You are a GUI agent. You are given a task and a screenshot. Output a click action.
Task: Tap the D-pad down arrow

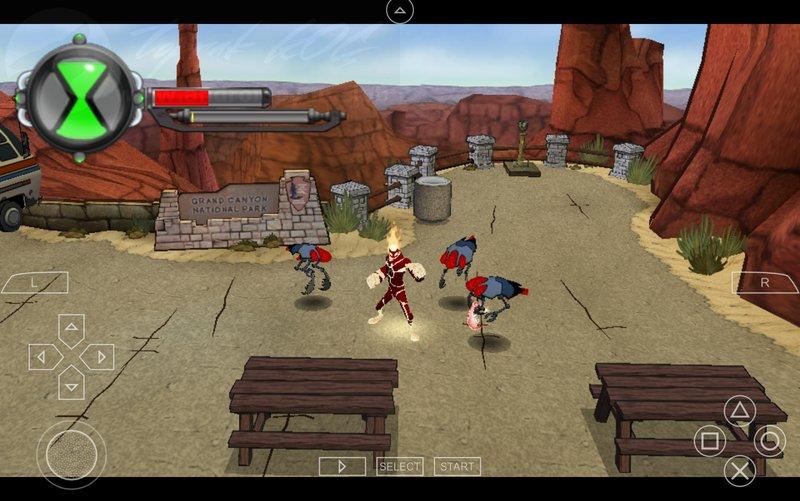click(x=71, y=383)
